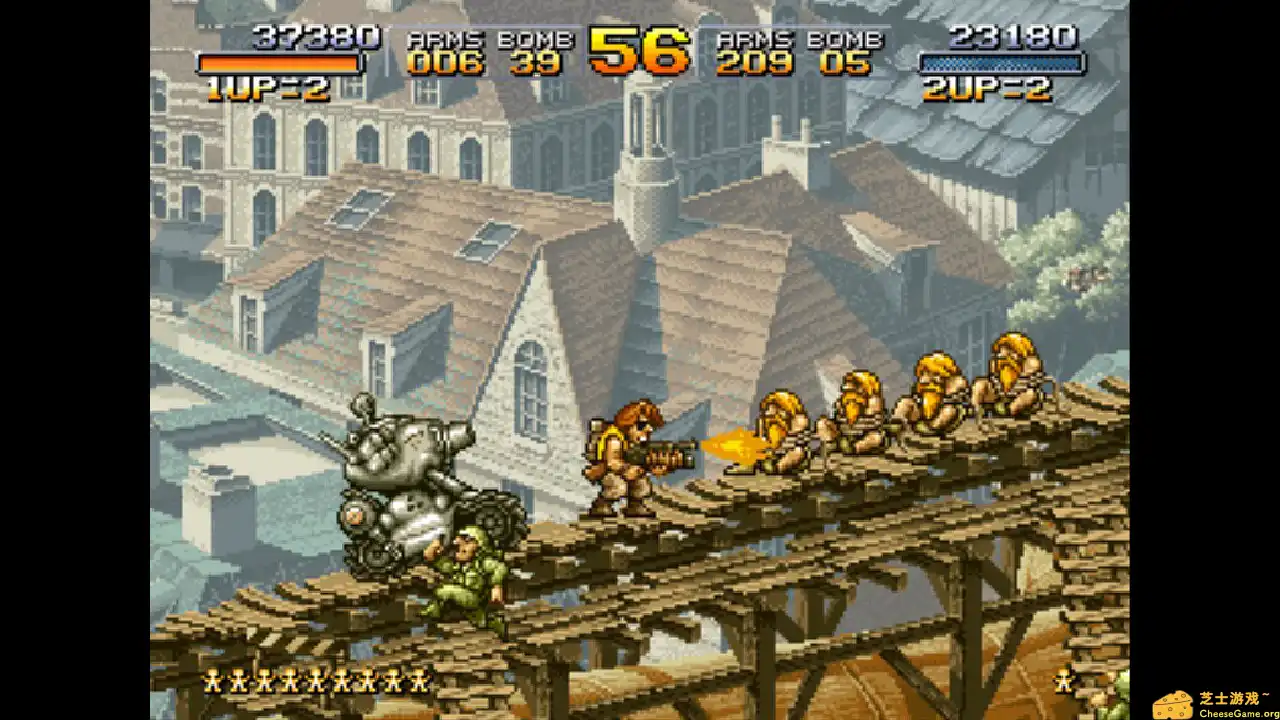Click the timer icon showing 56
Viewport: 1280px width, 720px height.
click(637, 50)
